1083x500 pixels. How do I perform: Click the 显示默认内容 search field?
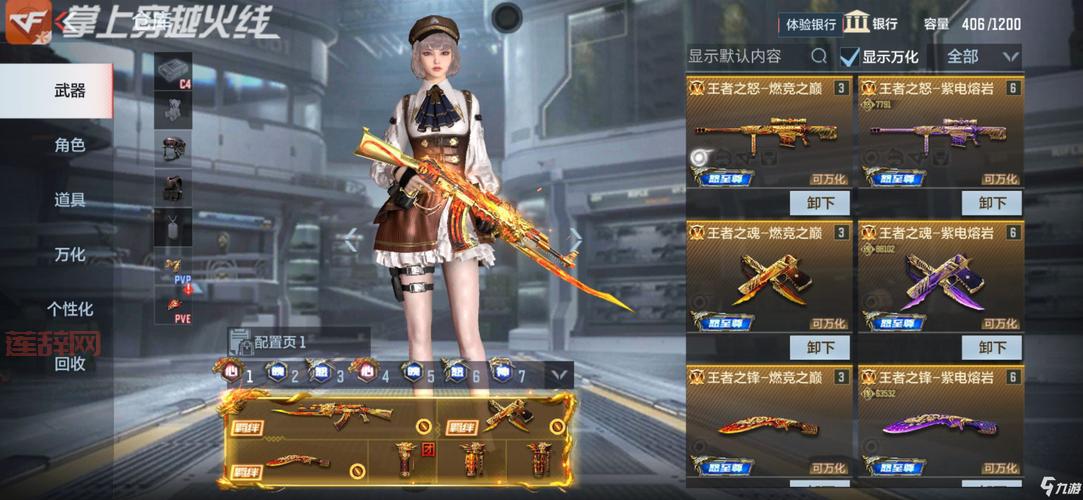click(750, 56)
